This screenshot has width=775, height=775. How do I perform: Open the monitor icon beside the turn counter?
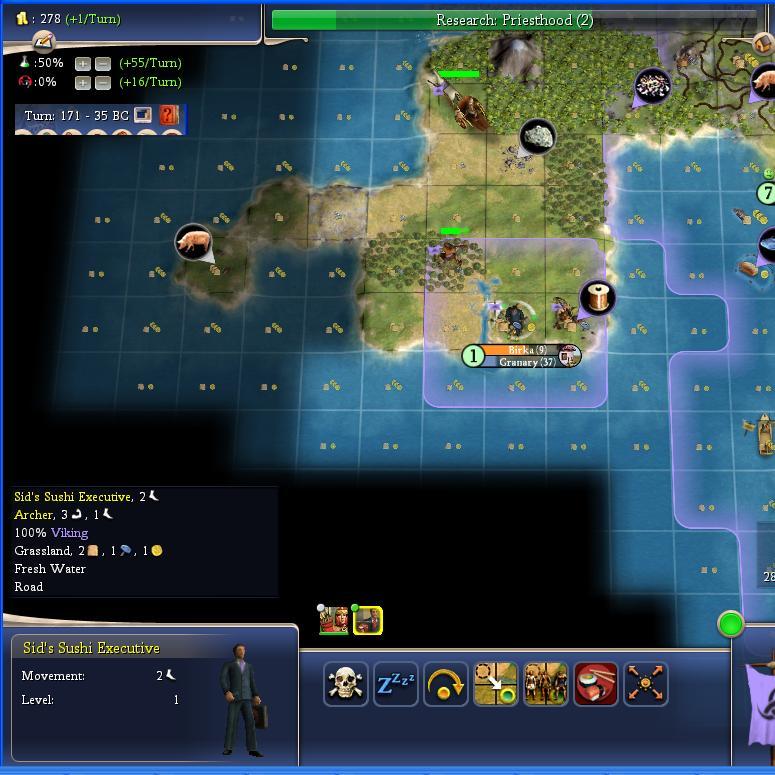(143, 115)
